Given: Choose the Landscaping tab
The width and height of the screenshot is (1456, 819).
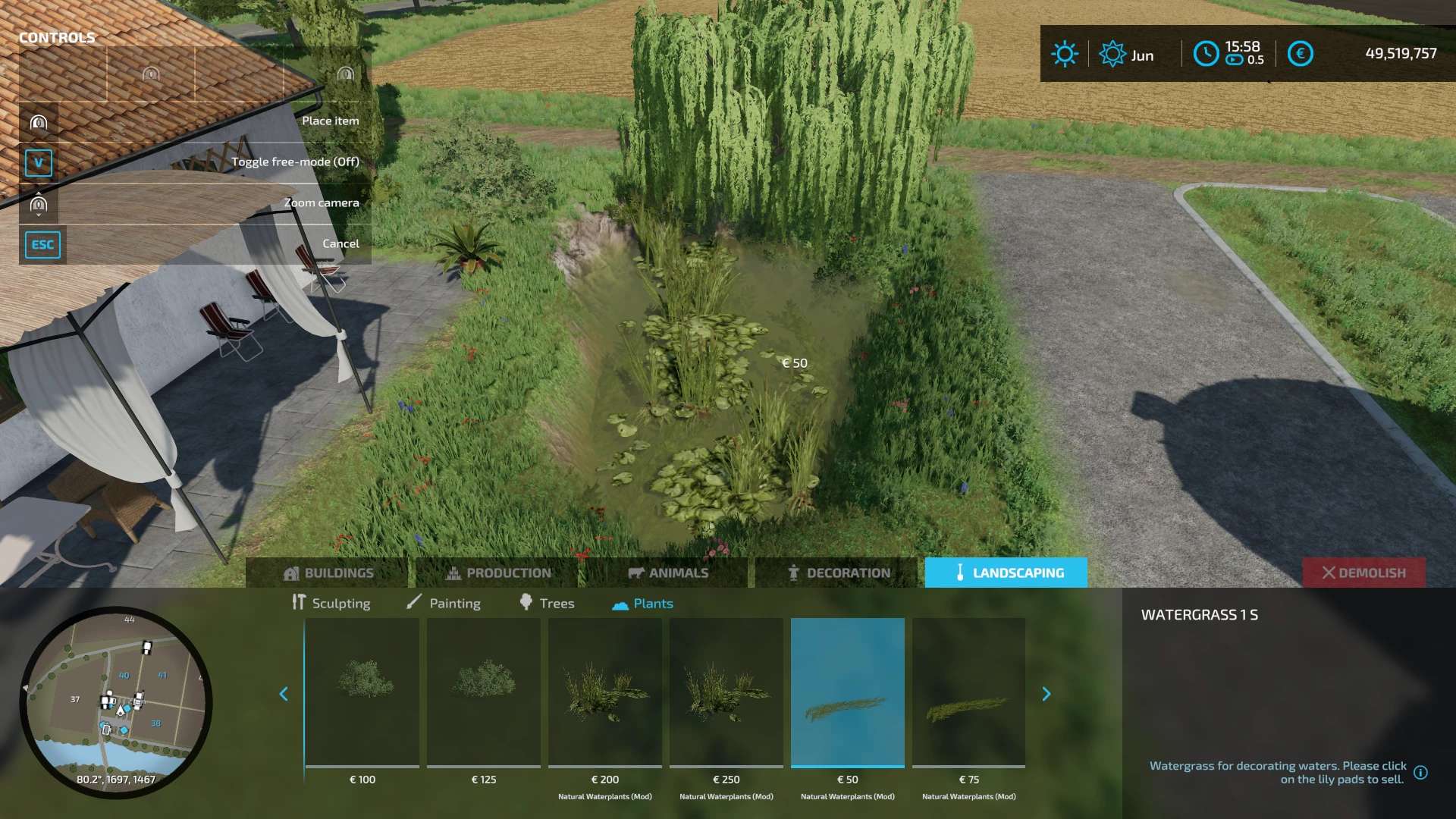Looking at the screenshot, I should pos(1006,573).
